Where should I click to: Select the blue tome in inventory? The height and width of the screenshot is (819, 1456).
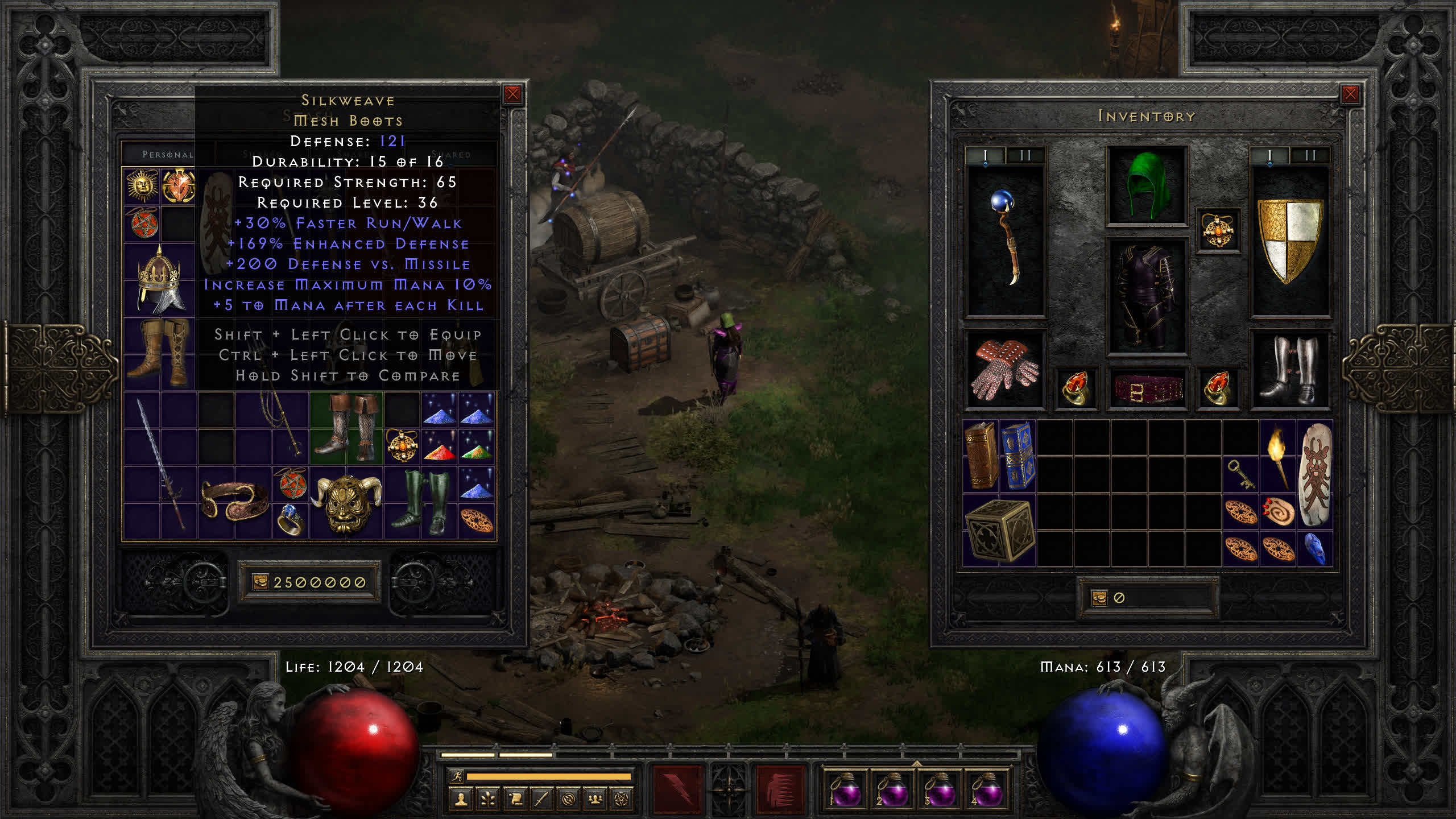[x=1018, y=455]
